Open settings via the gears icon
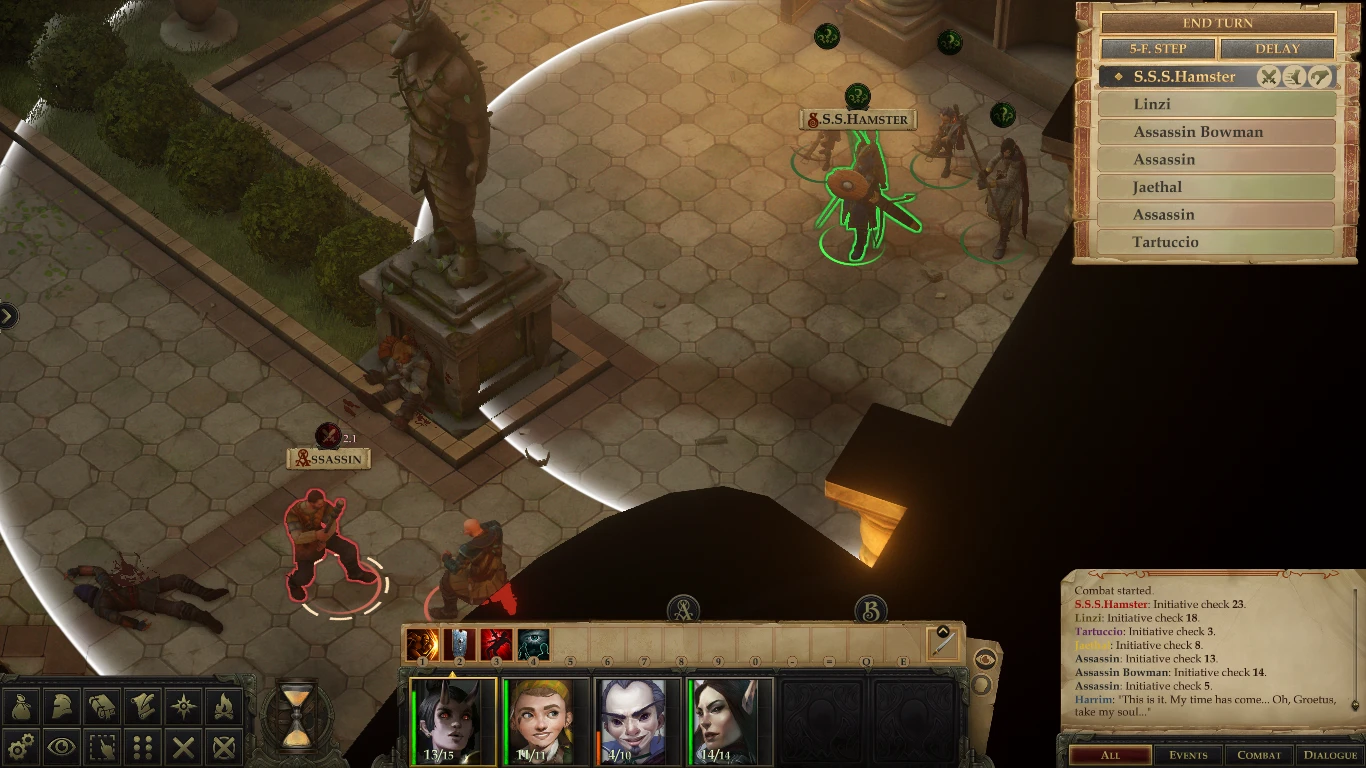1366x768 pixels. (20, 748)
